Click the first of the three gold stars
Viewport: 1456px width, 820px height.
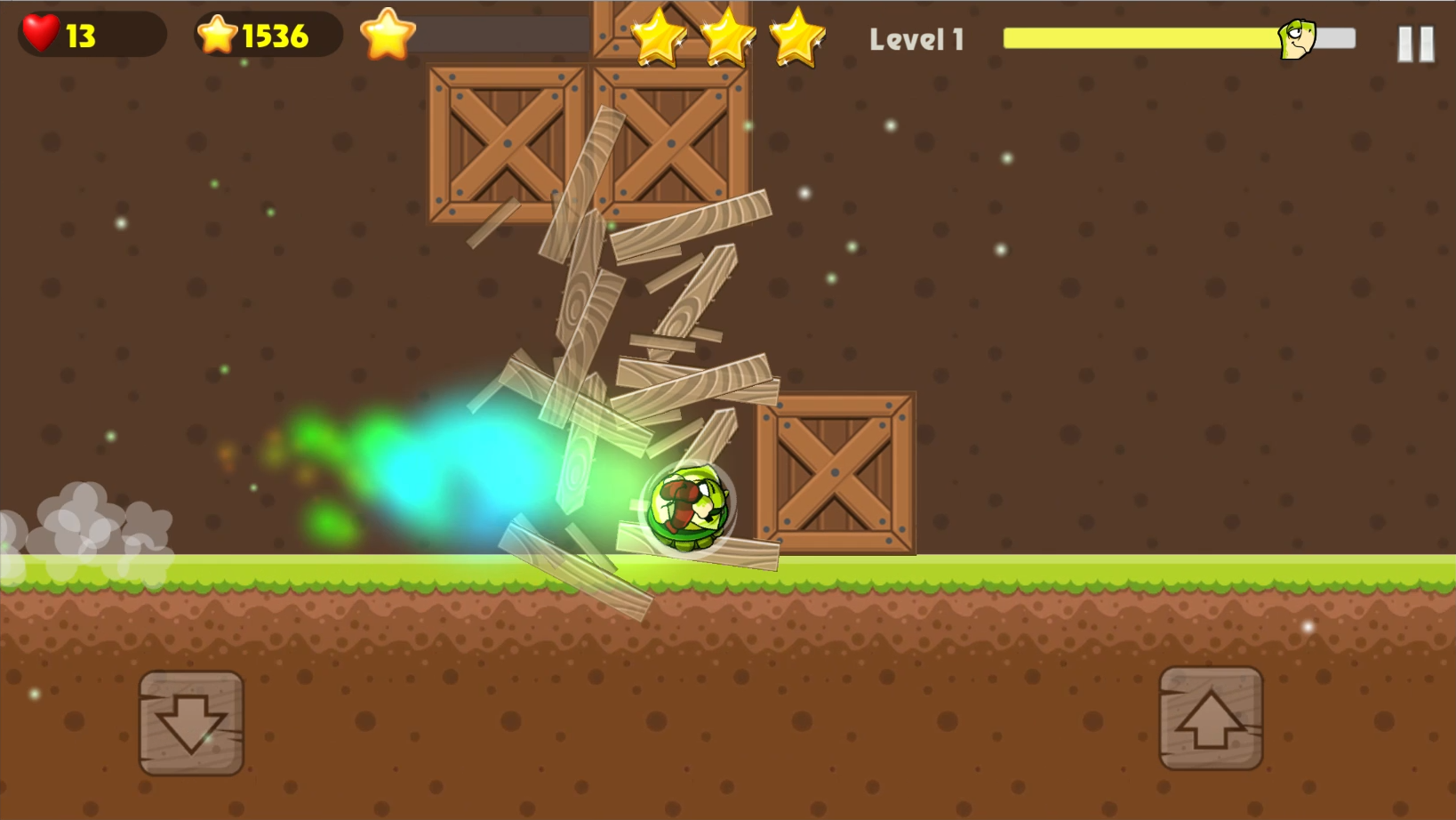tap(659, 37)
